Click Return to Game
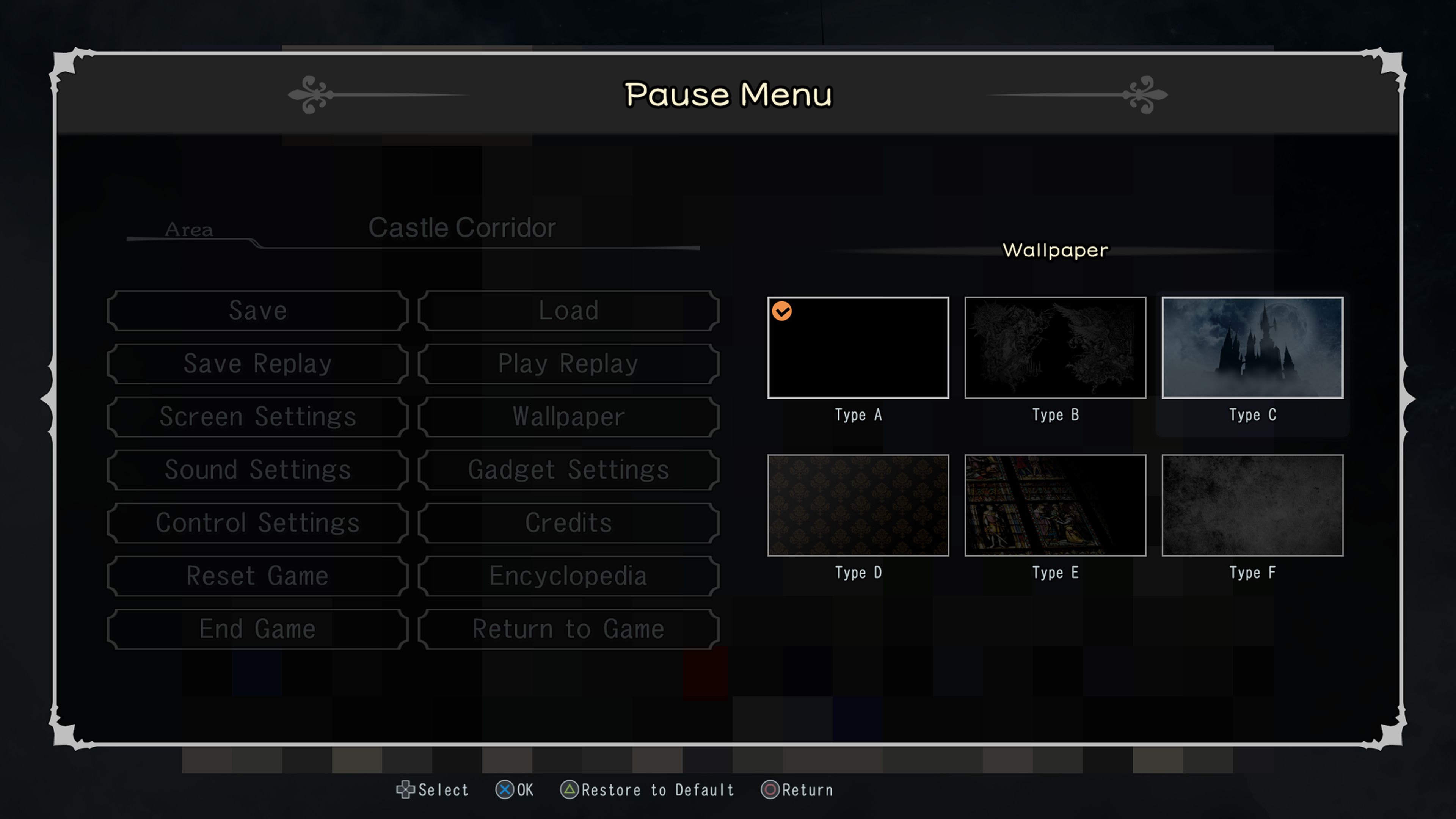 point(568,629)
